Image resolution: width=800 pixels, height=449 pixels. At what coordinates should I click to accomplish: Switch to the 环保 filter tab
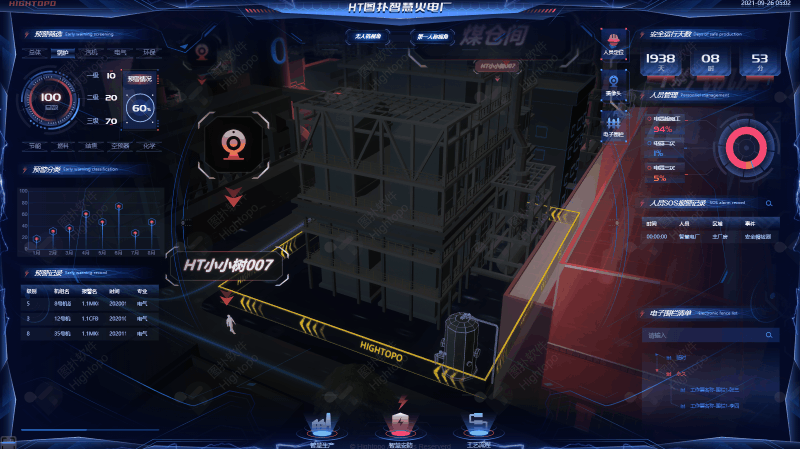(x=148, y=51)
